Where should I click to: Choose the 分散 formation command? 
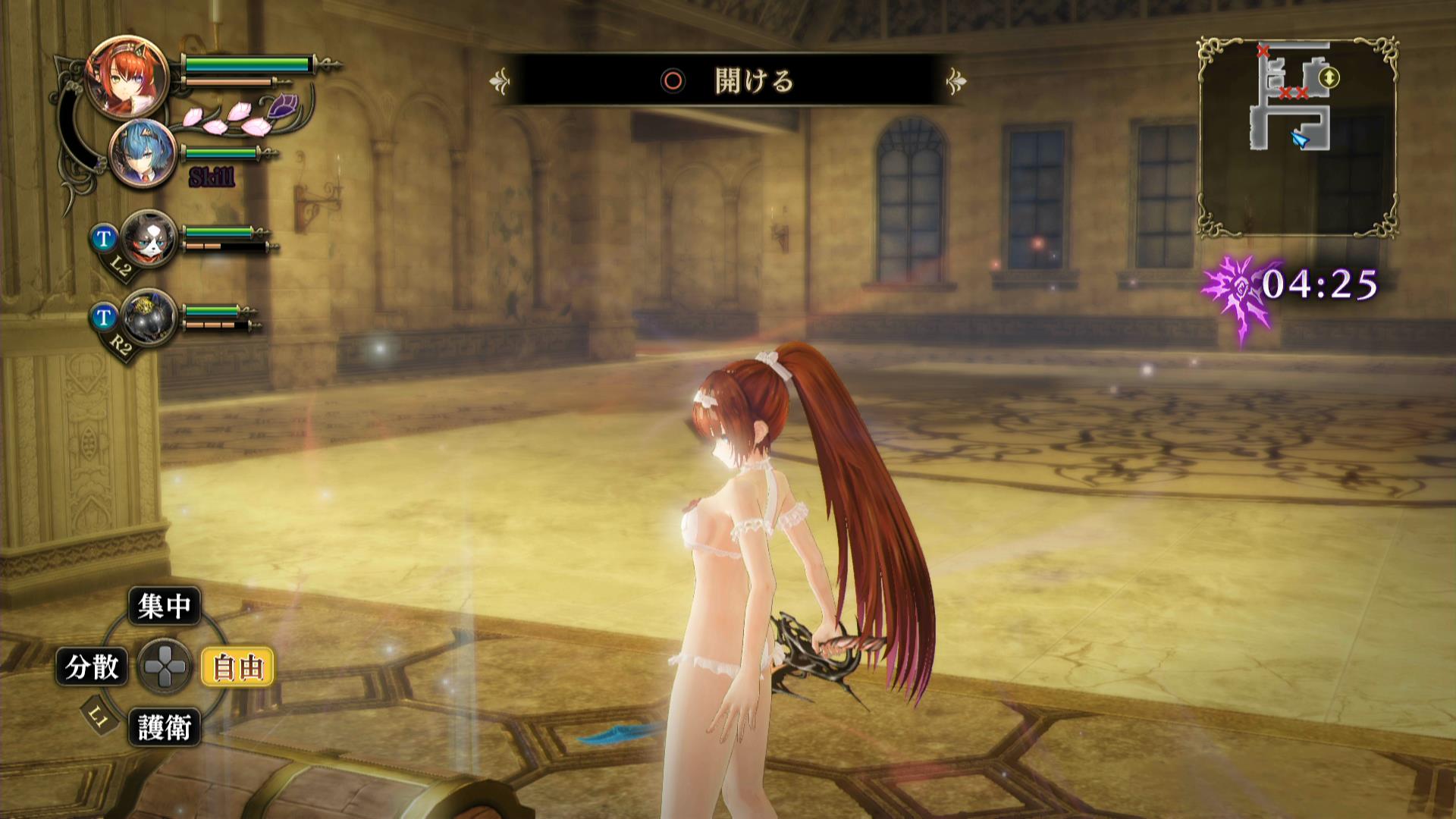[x=93, y=667]
